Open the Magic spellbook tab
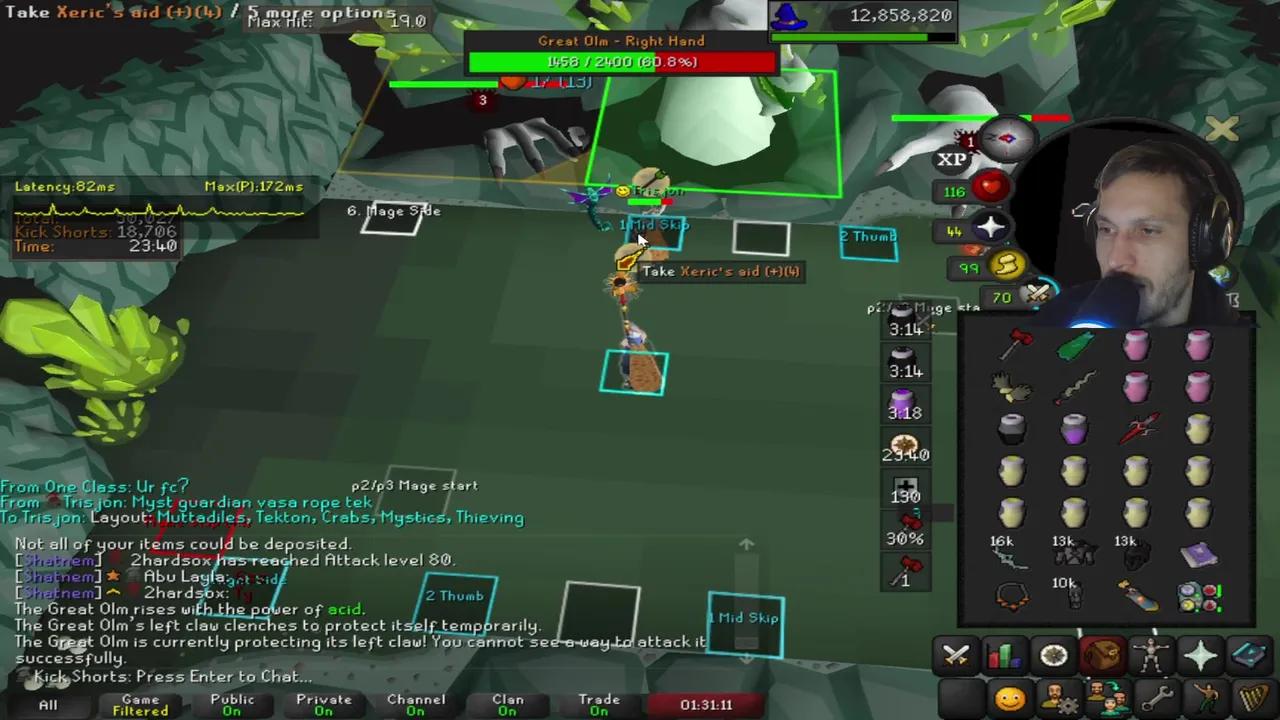The image size is (1280, 720). pos(1250,654)
